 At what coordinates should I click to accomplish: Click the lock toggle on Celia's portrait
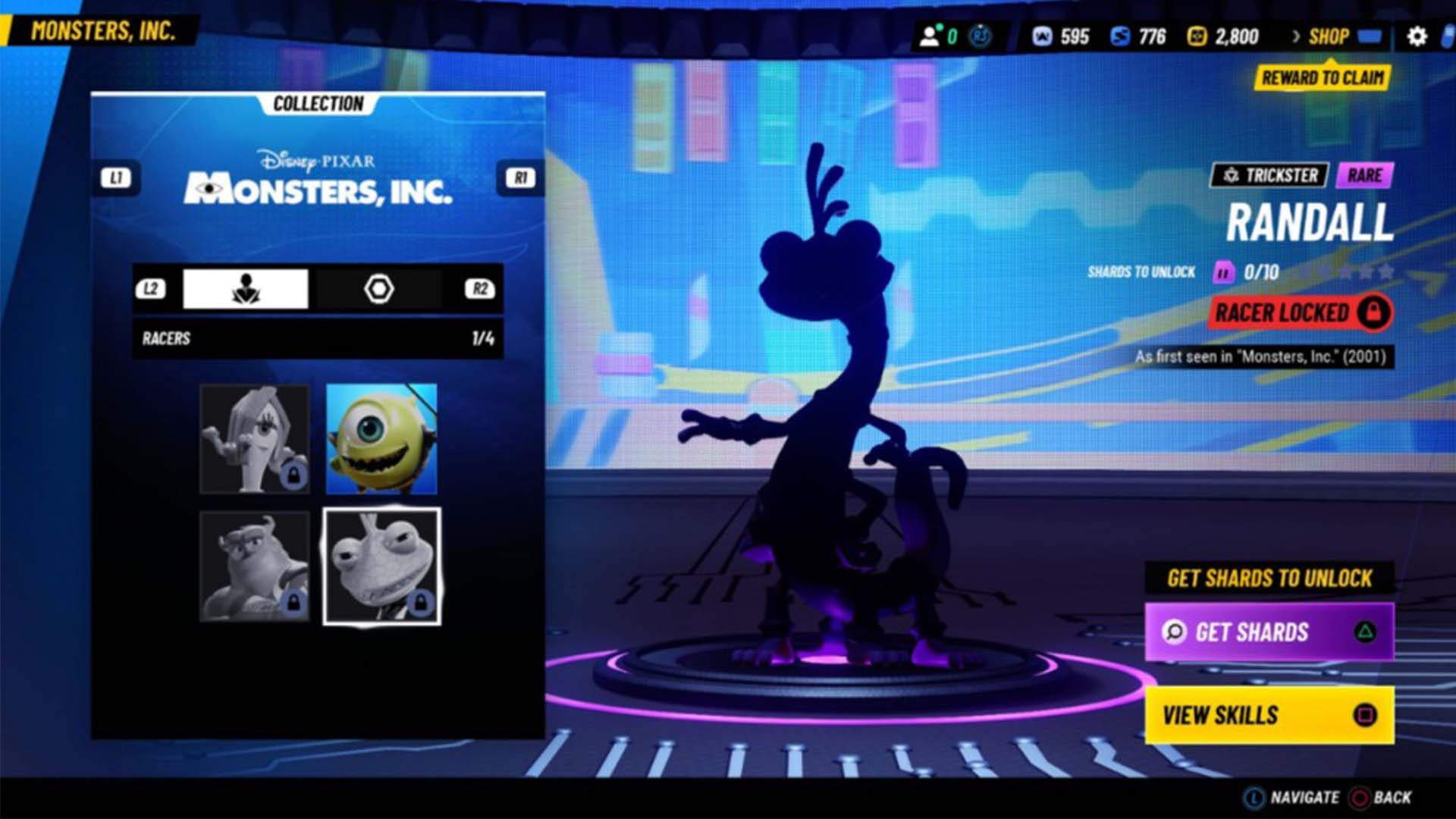point(294,475)
